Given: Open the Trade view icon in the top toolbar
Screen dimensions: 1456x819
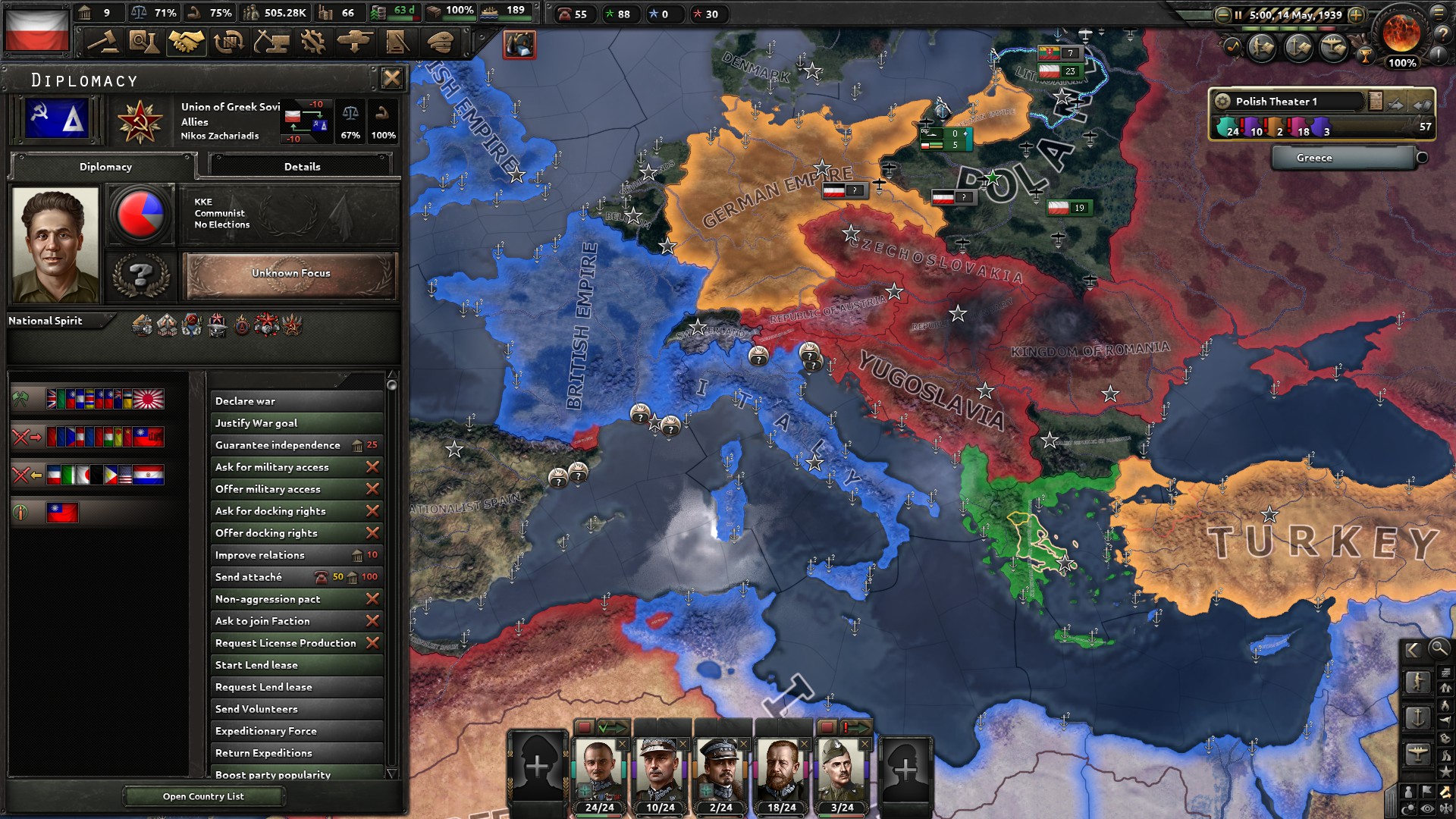Looking at the screenshot, I should pyautogui.click(x=229, y=42).
